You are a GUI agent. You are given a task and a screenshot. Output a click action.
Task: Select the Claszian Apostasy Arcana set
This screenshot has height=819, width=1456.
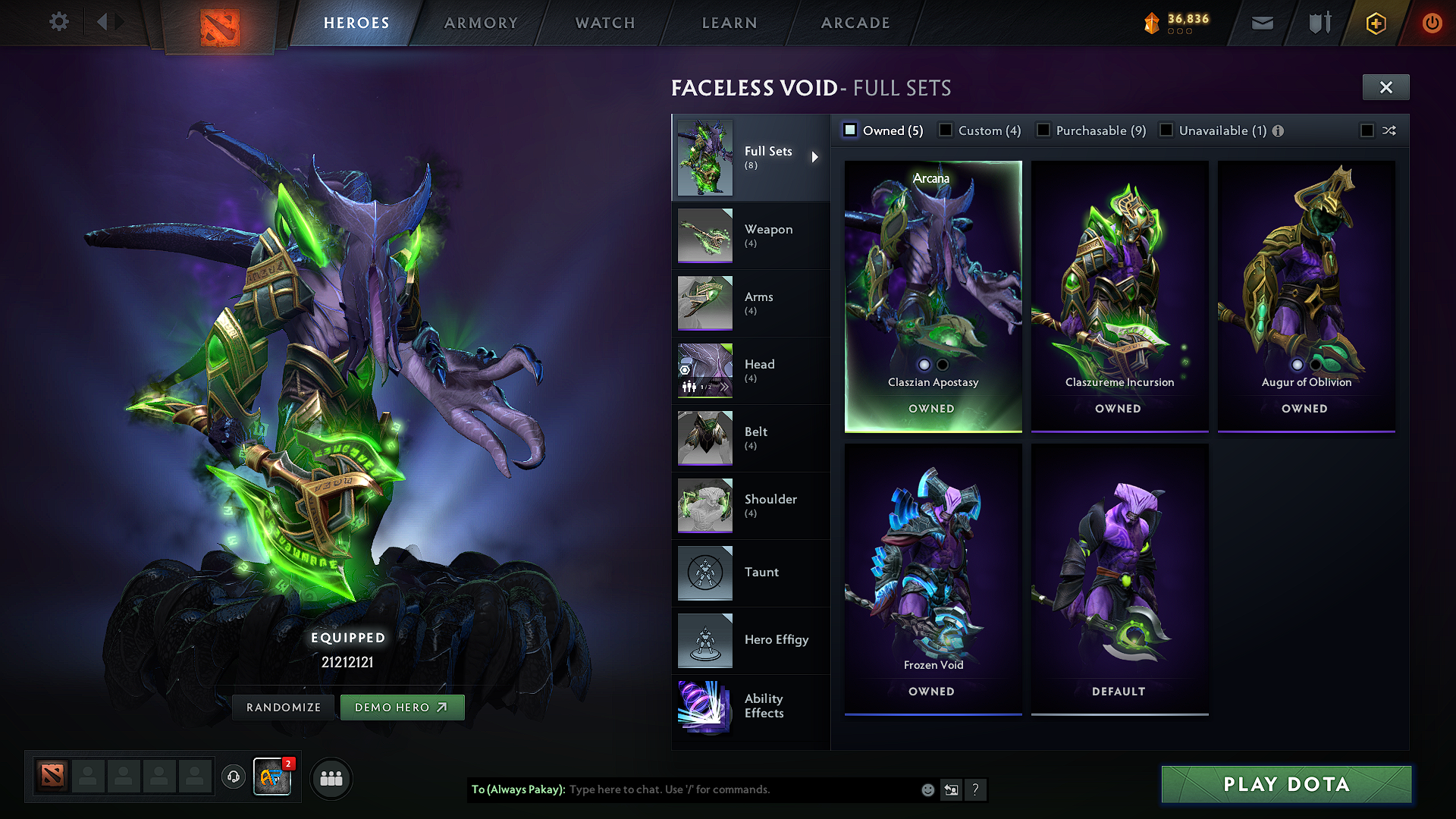(933, 296)
